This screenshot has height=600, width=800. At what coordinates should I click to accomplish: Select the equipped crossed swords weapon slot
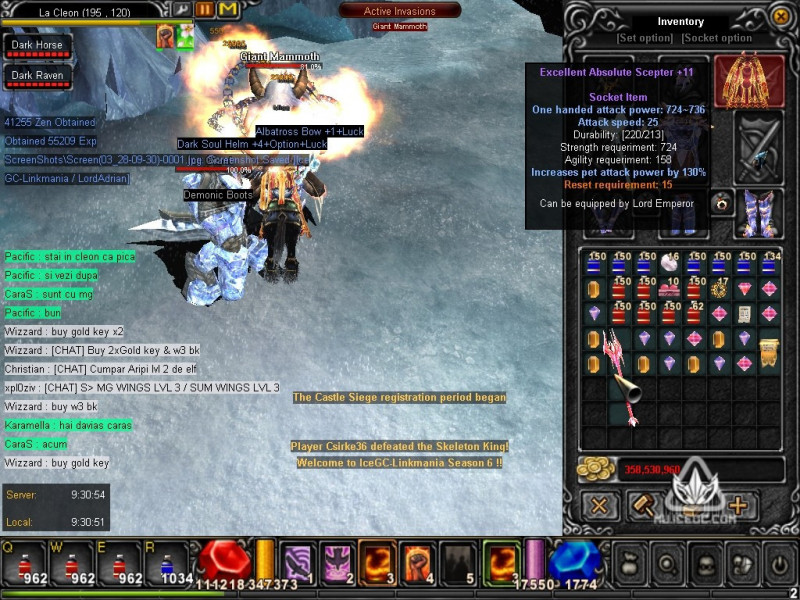click(x=758, y=147)
